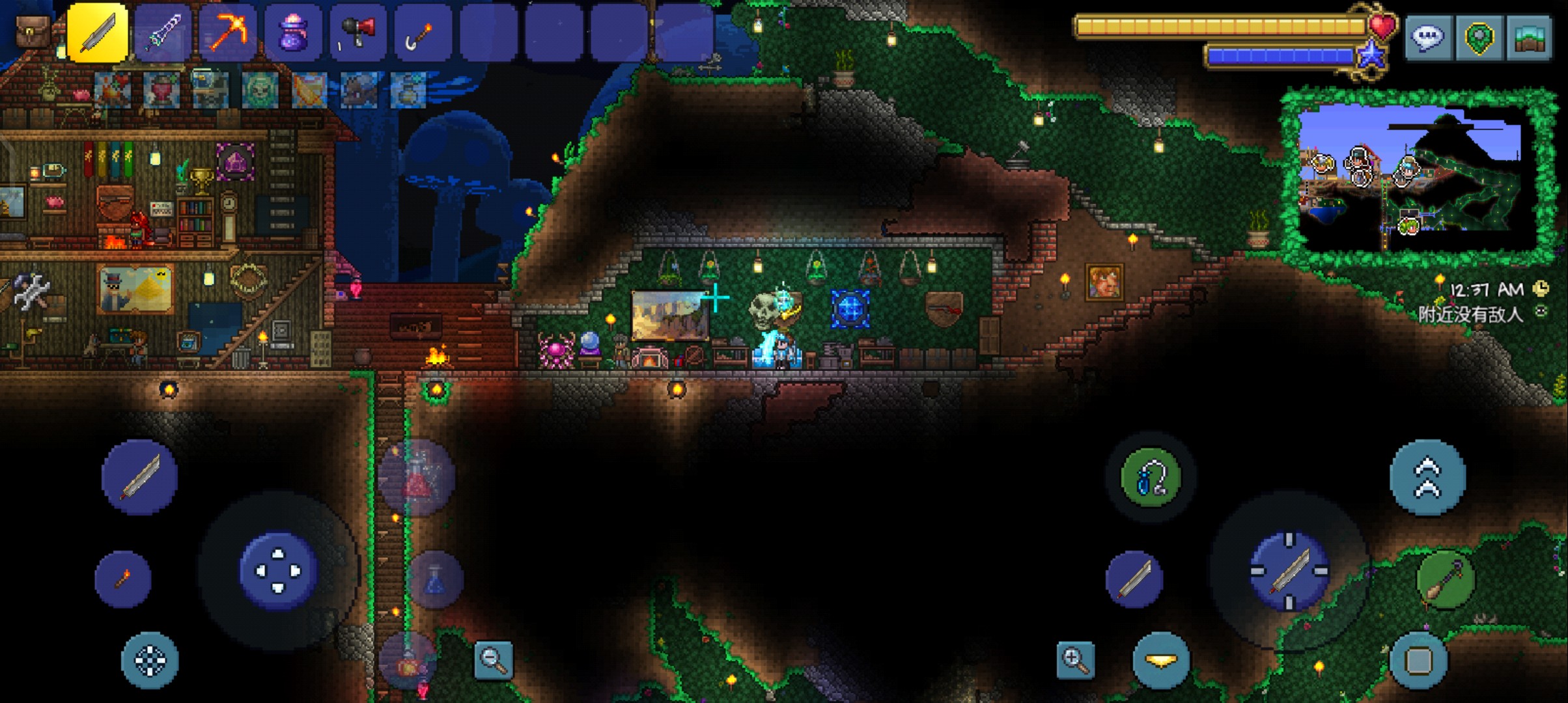Select the megaphone item hotbar slot
Viewport: 1568px width, 703px height.
pos(358,33)
